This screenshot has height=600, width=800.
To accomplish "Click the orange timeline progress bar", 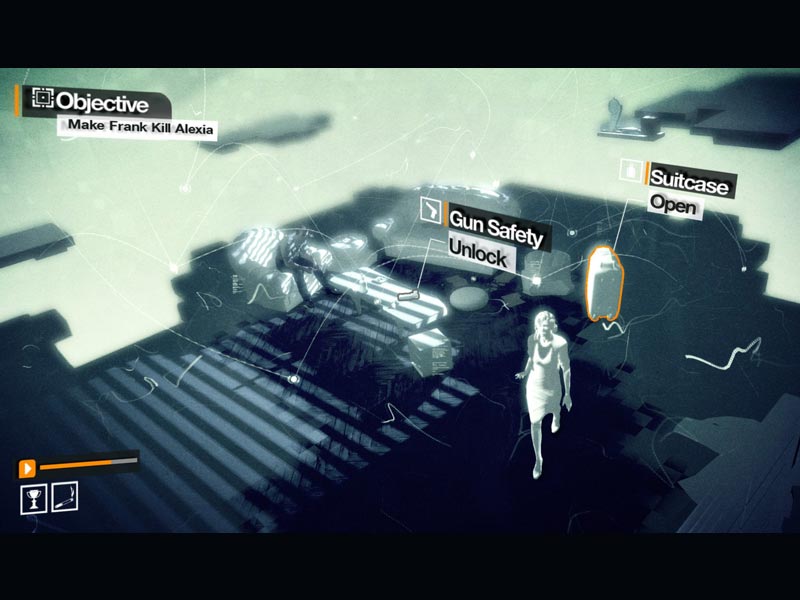I will point(88,464).
